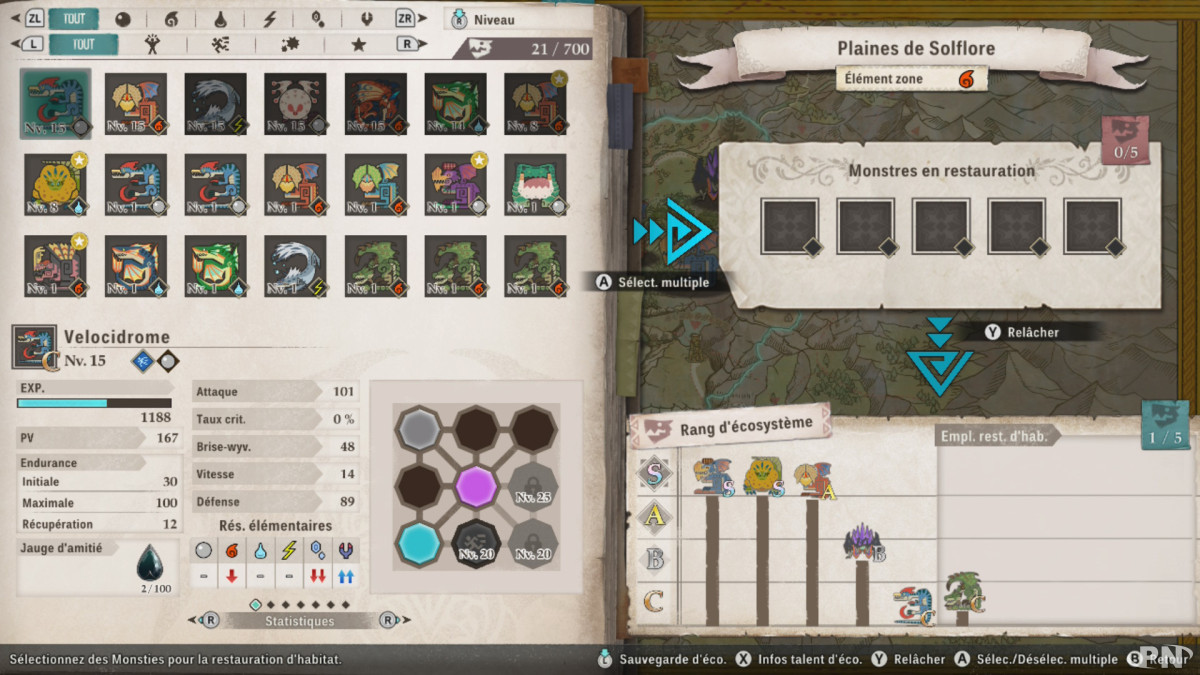Select the highlighted Velocidrome Nv. 15 monstie
Image resolution: width=1200 pixels, height=675 pixels.
pyautogui.click(x=55, y=103)
